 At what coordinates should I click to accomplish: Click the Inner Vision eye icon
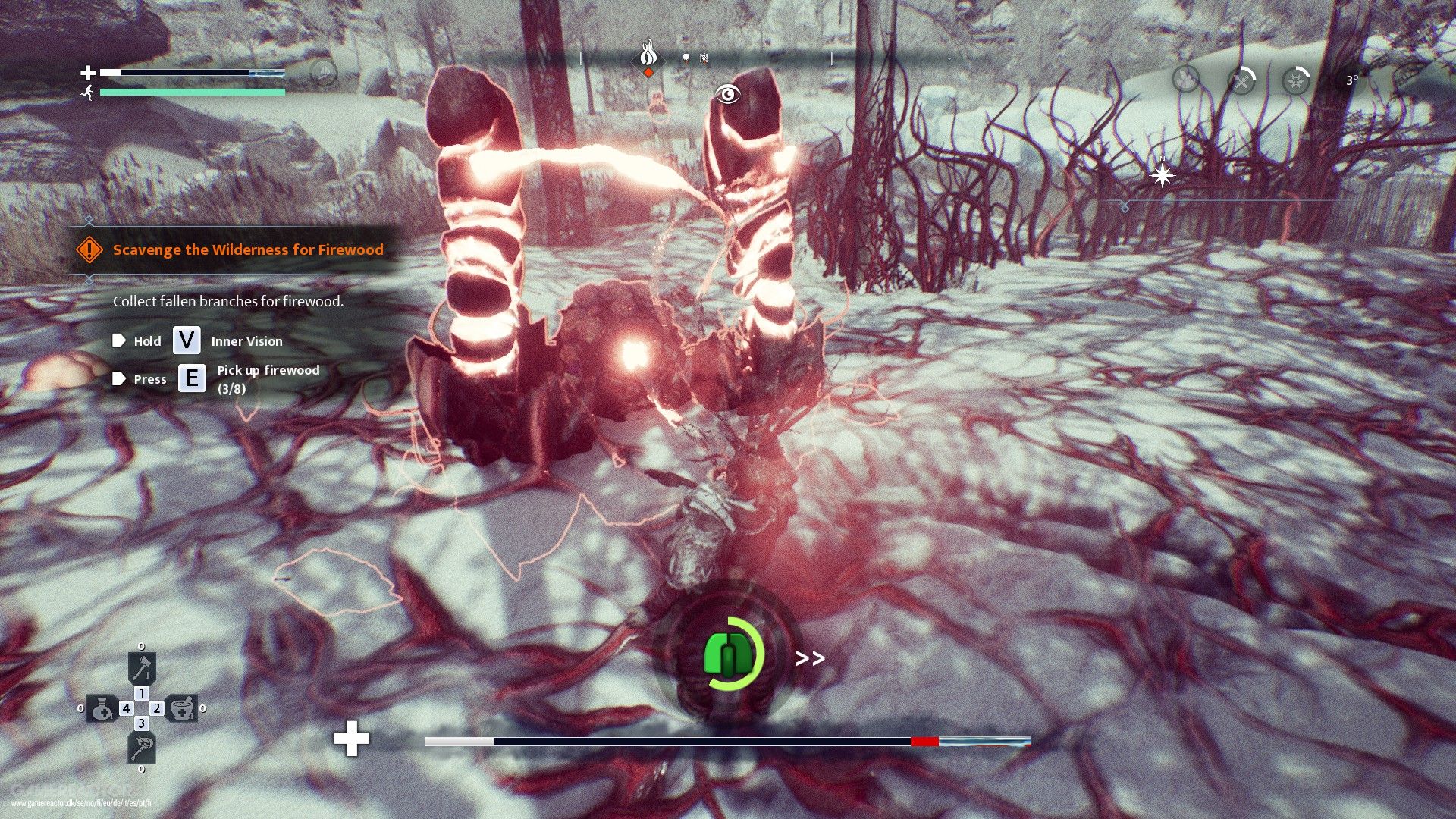pos(728,94)
